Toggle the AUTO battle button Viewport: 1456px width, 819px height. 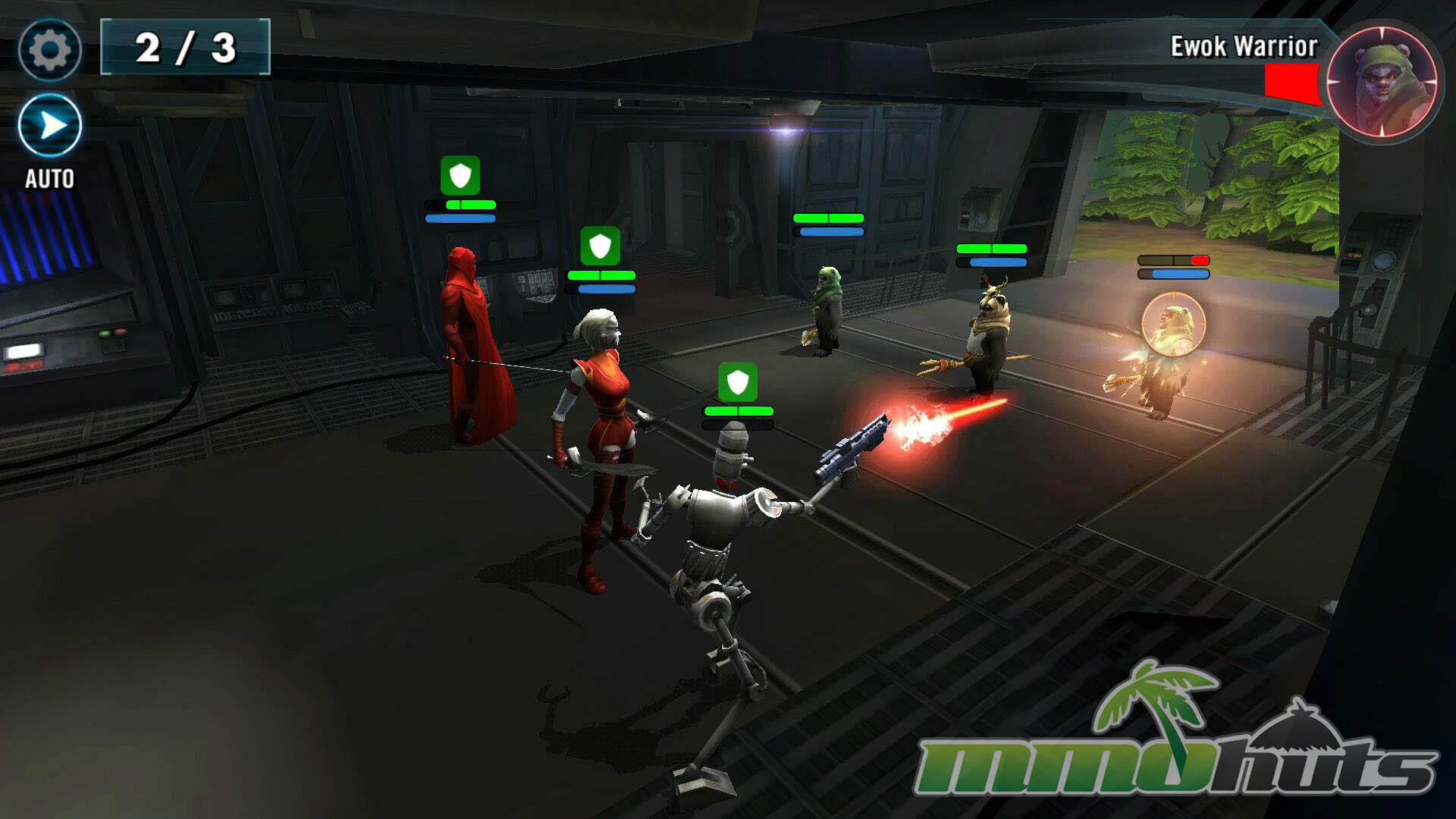coord(50,126)
